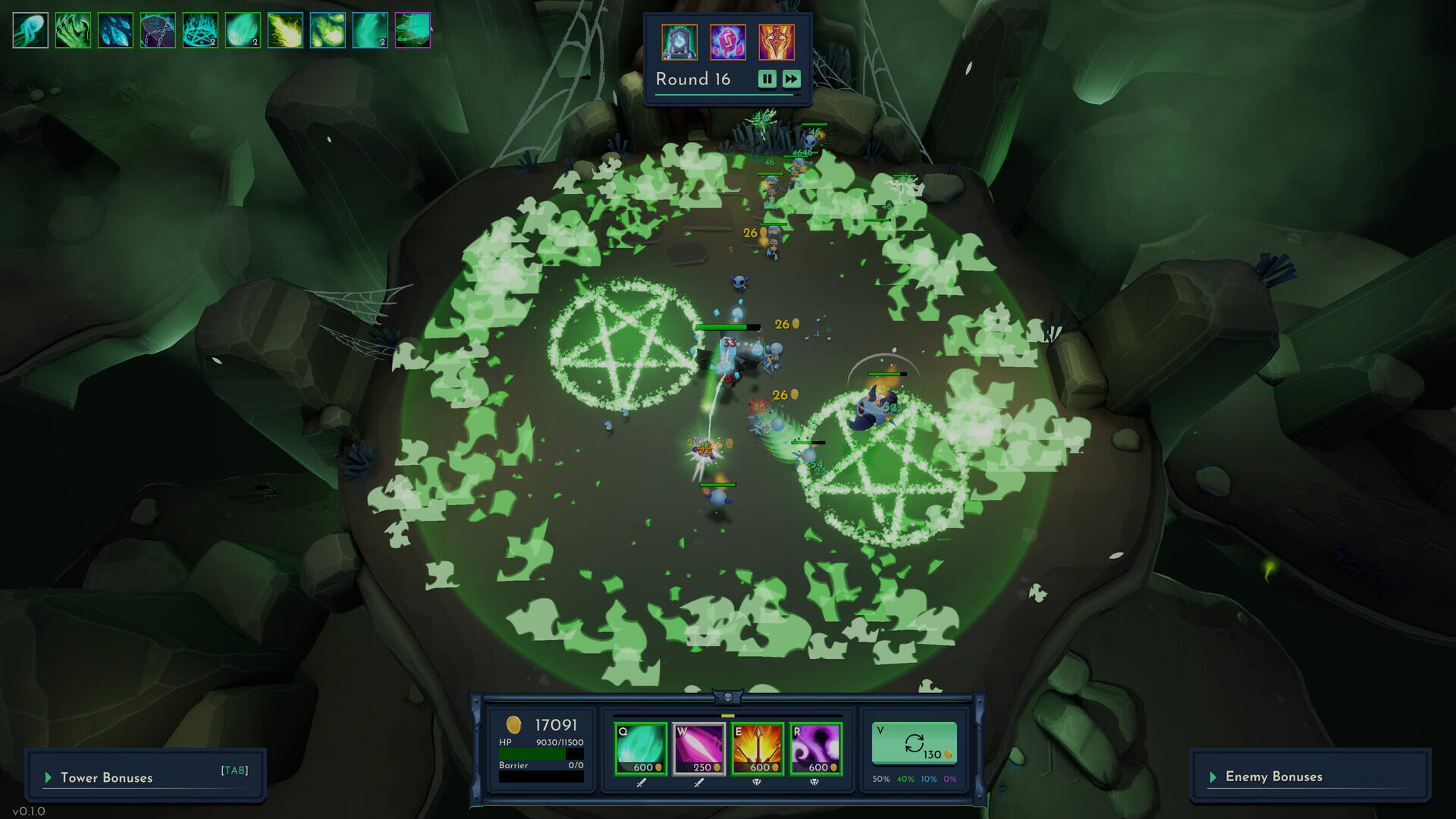Click the skull emblem above the bottom bar

(728, 697)
